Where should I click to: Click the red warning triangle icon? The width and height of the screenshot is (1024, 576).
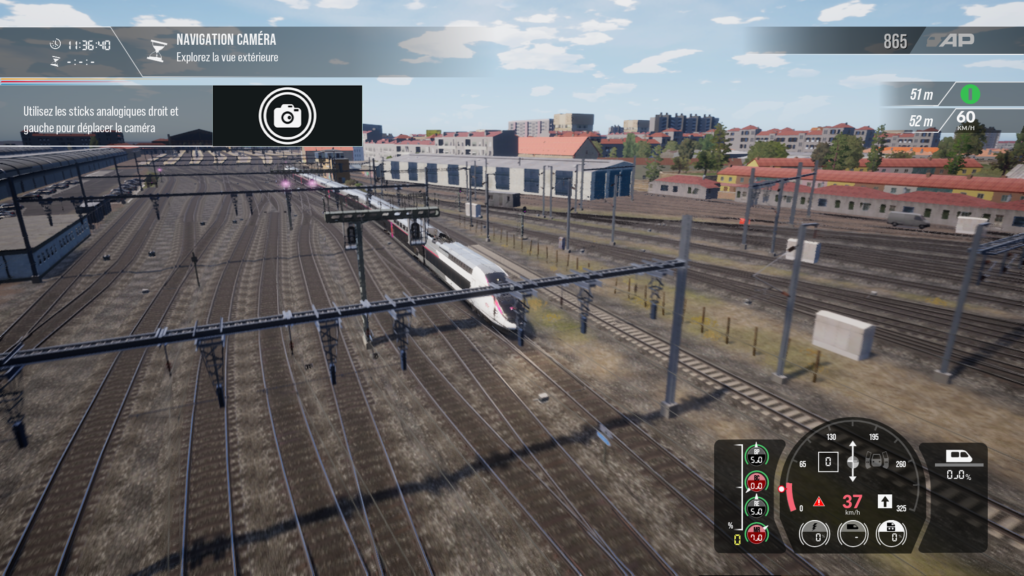819,502
